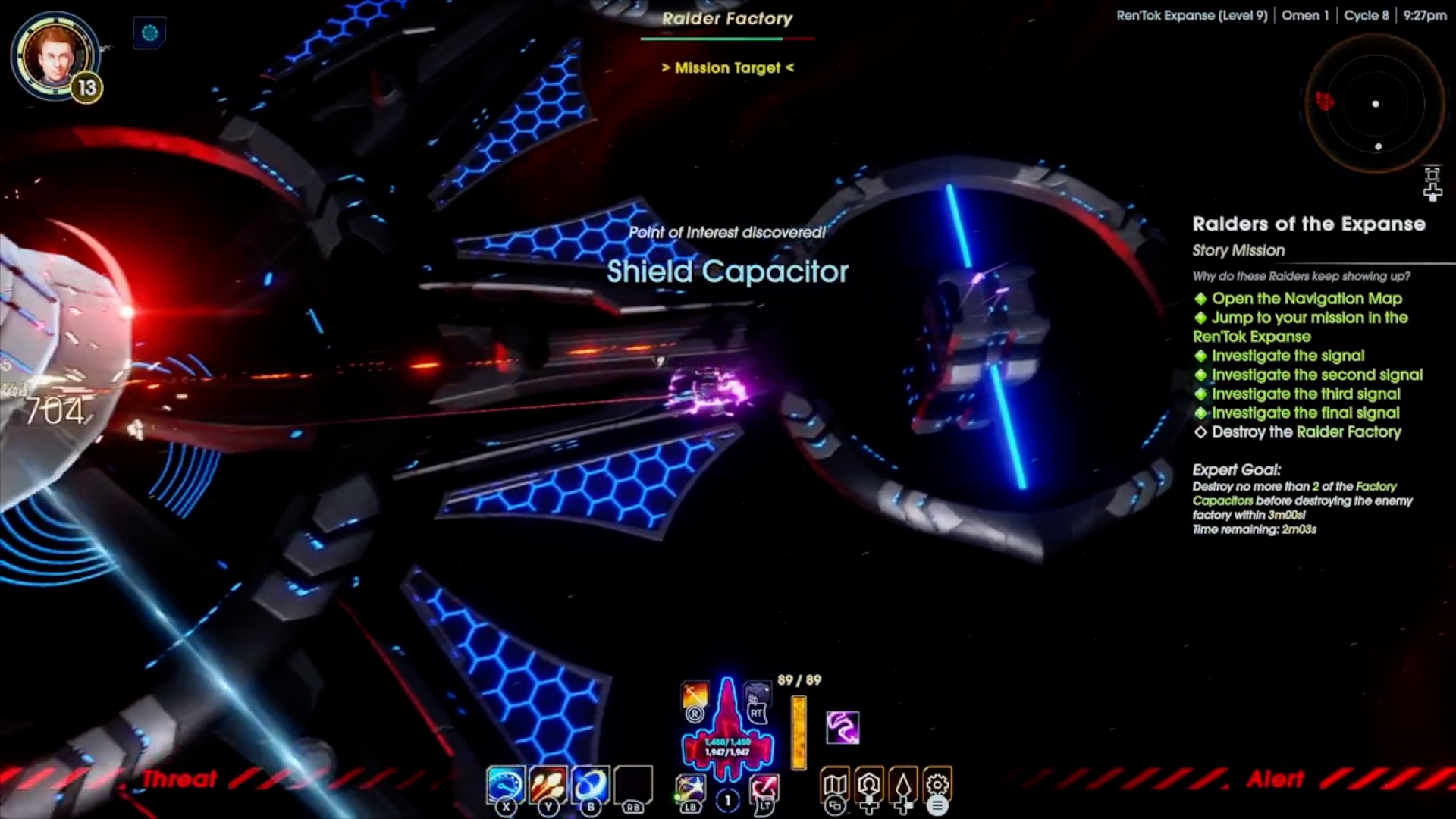This screenshot has height=819, width=1456.
Task: Activate the red-pink swirl ability icon
Action: 764,787
